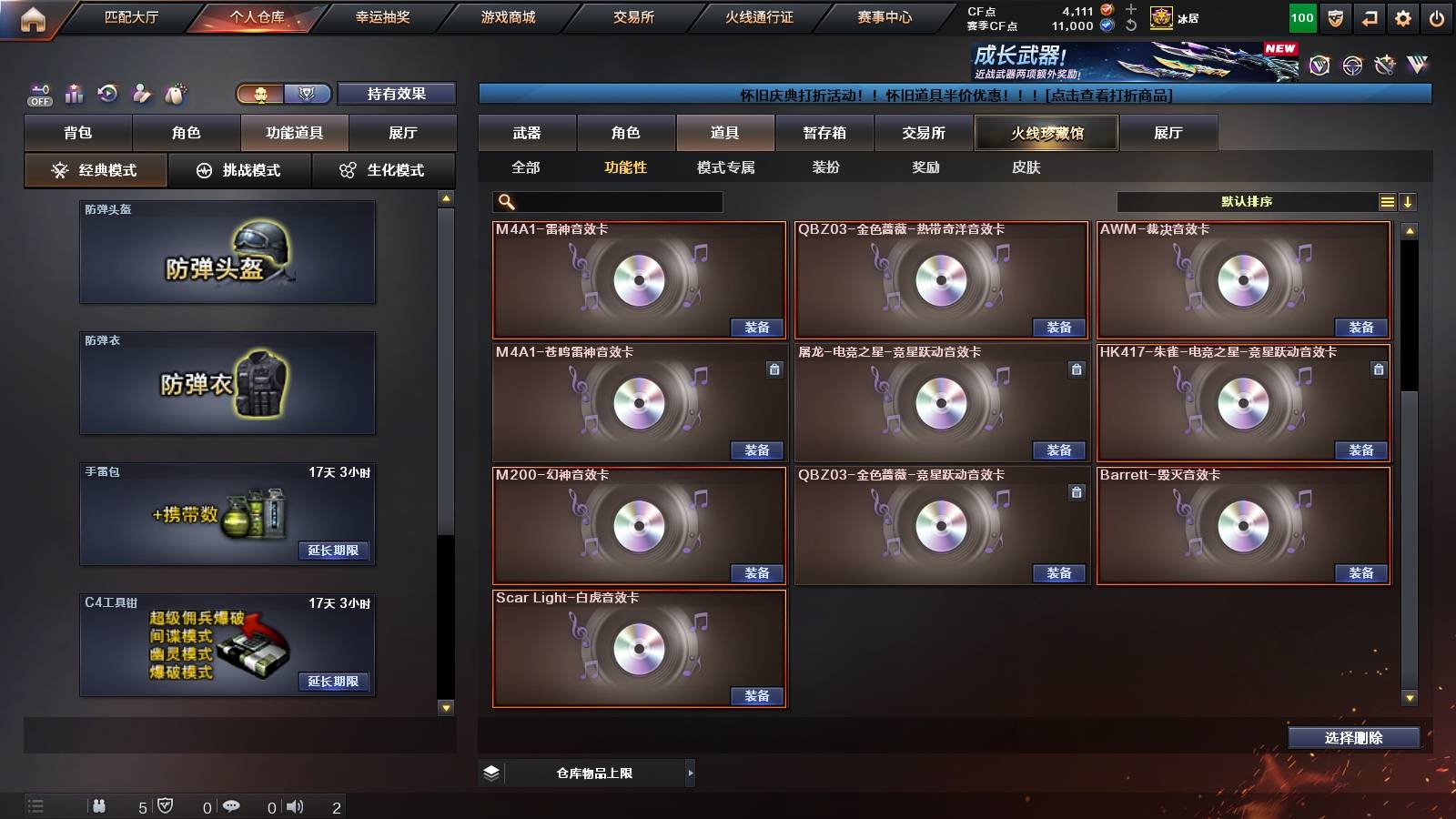The width and height of the screenshot is (1456, 819).
Task: Toggle delete selection on 屠龙-电竞之星 card trash icon
Action: 1076,370
